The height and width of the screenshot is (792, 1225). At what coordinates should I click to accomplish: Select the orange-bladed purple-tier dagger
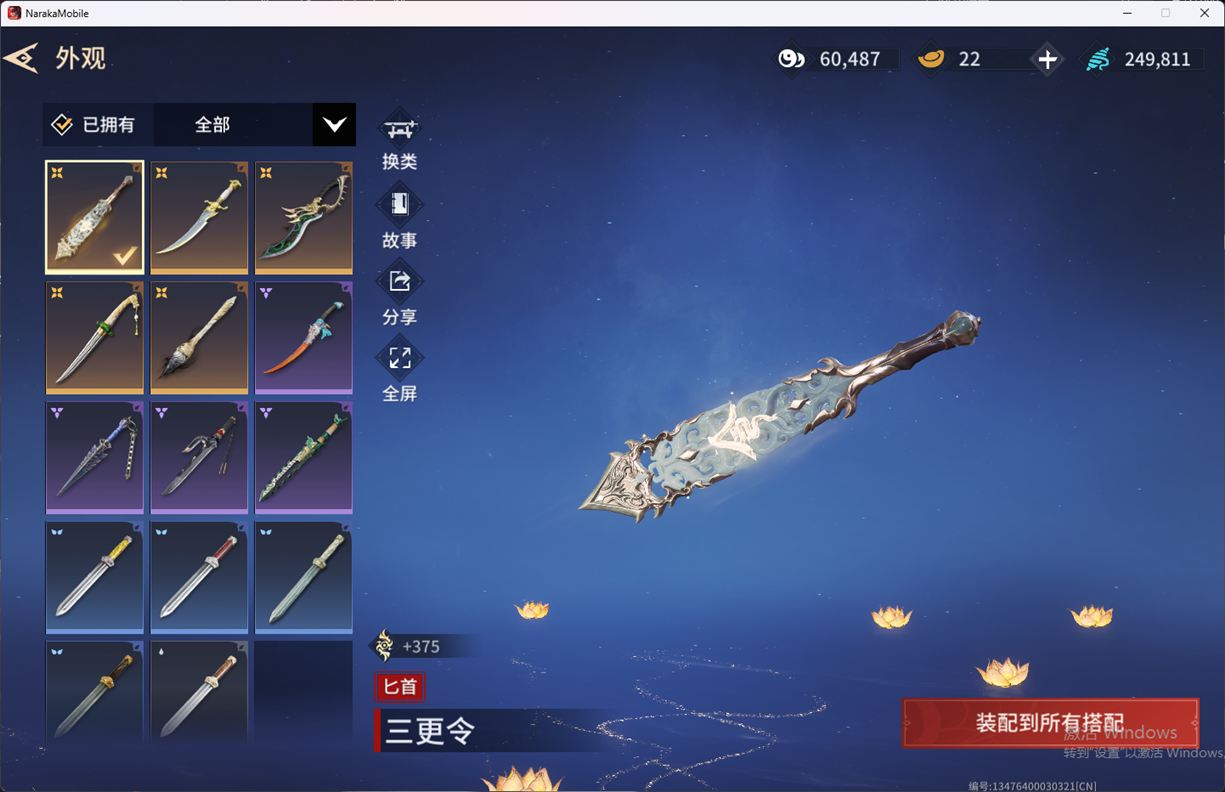[303, 337]
